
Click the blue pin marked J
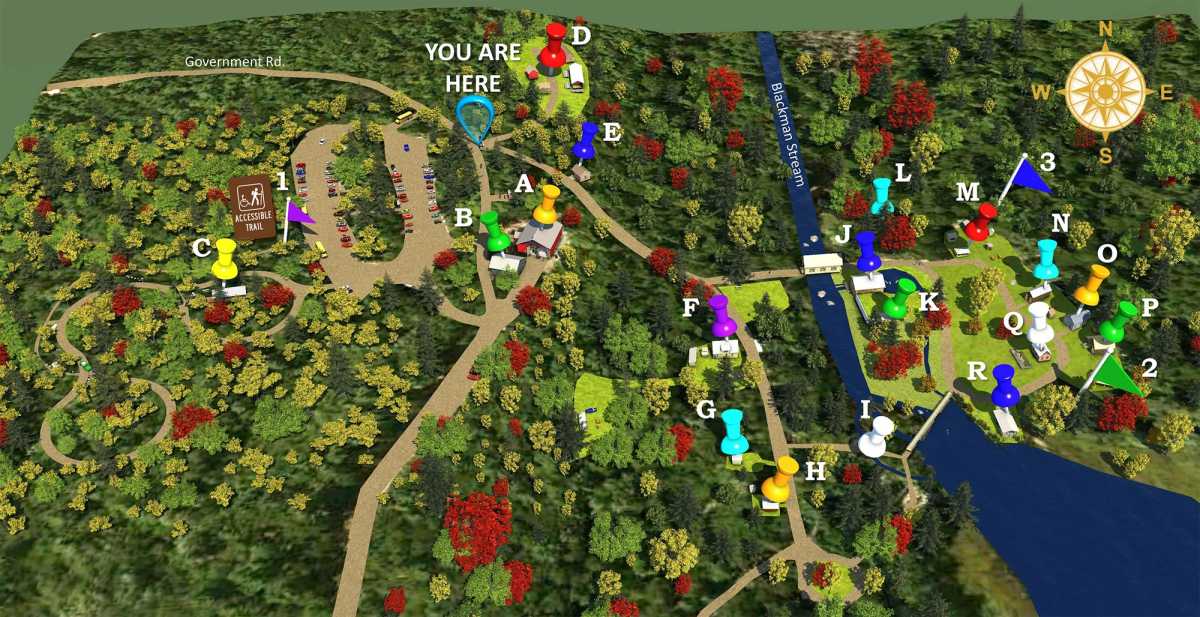867,250
